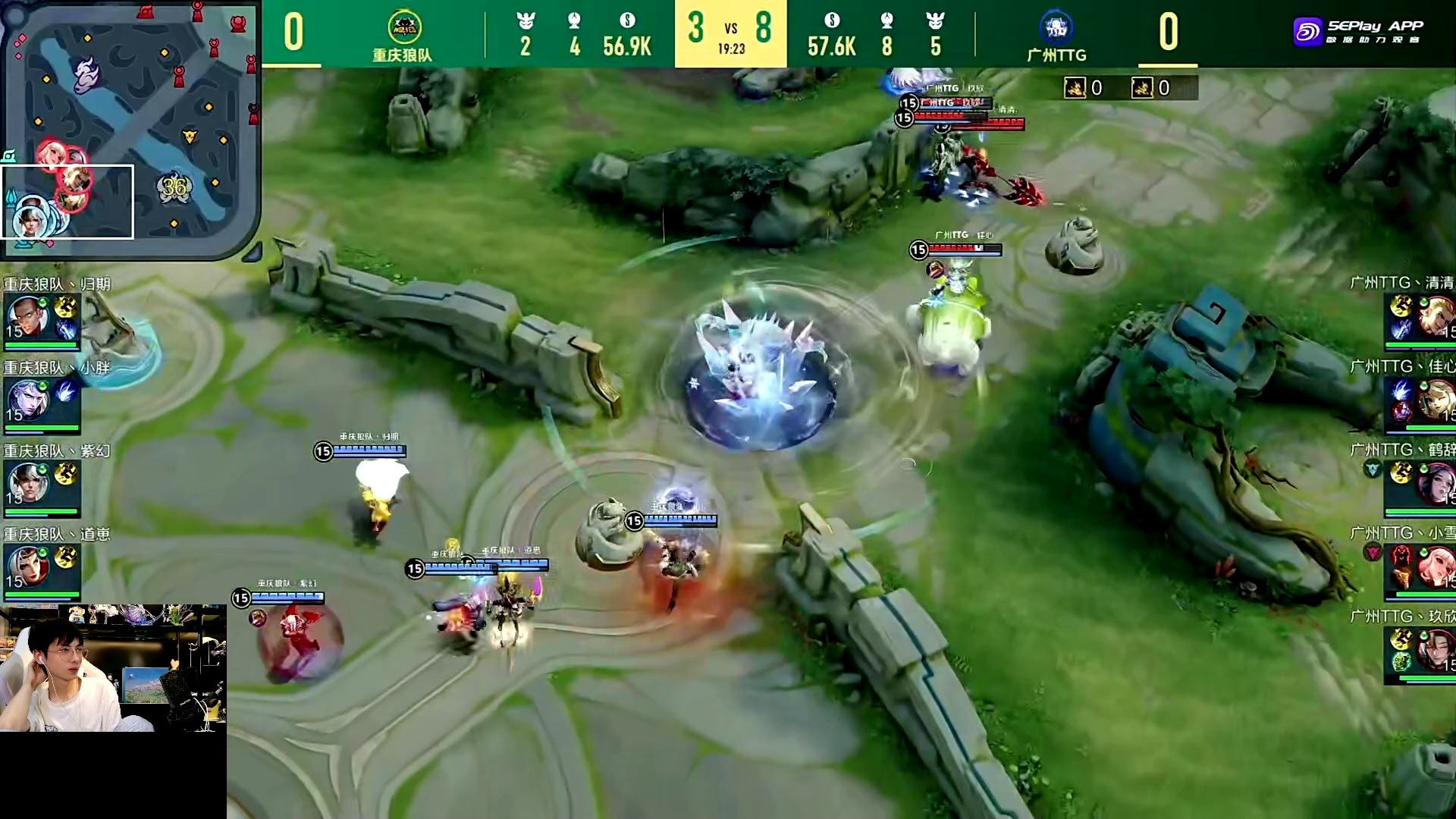Select 广州TTG 小雪 hero portrait

coord(1435,566)
